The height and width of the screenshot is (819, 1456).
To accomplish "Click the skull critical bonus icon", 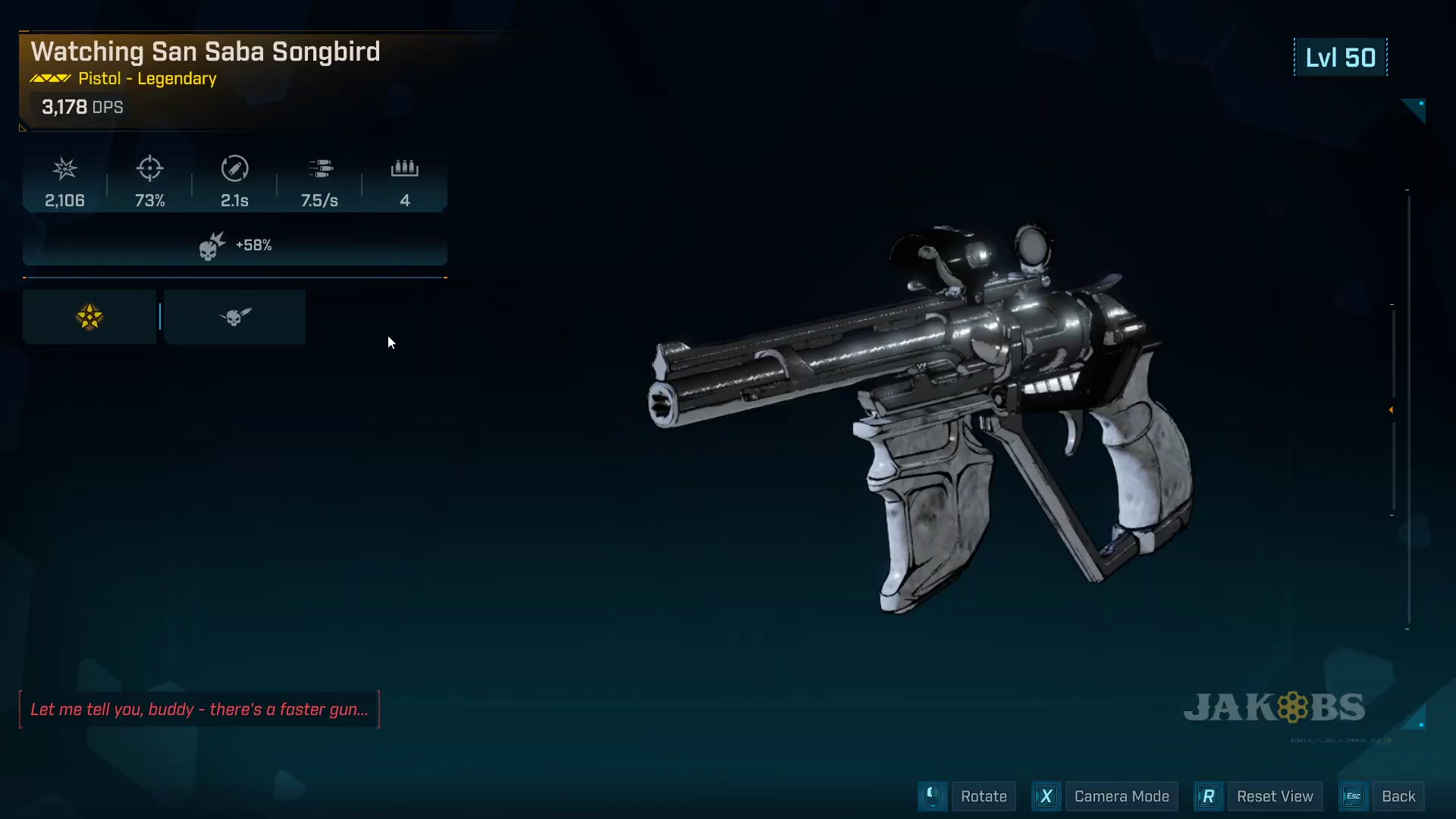I will (x=212, y=246).
